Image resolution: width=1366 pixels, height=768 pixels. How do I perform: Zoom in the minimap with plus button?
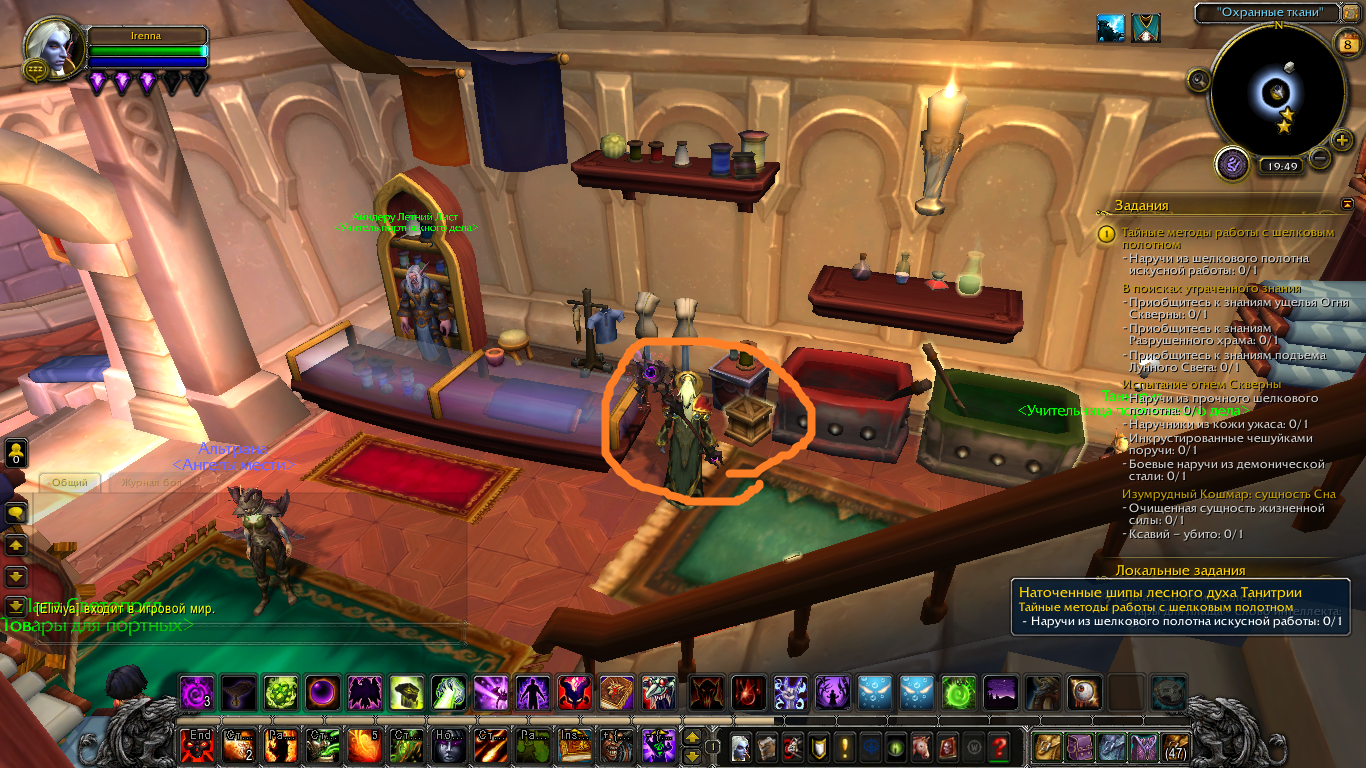click(x=1342, y=140)
